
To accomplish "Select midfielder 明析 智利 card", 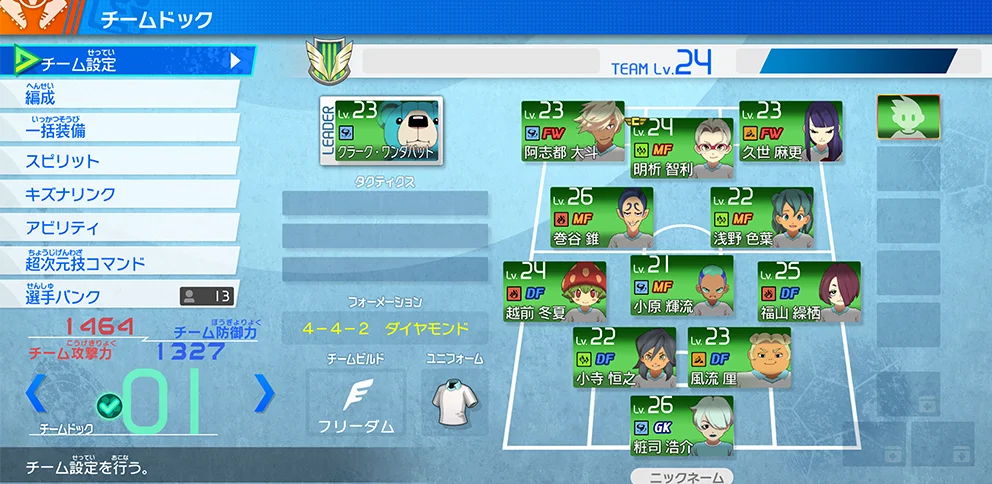I will coord(681,148).
